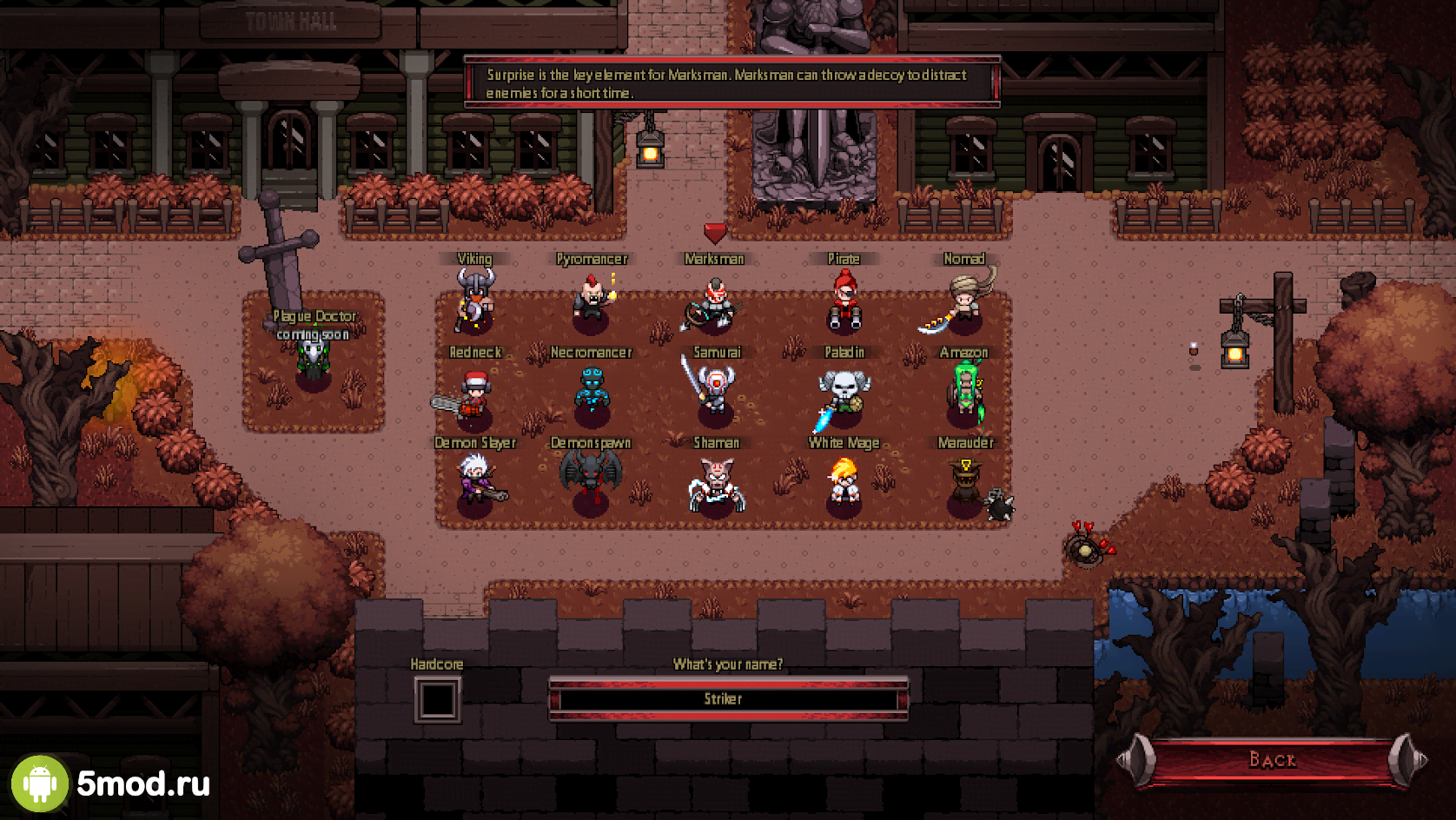The image size is (1456, 820).
Task: Choose the Nomad character
Action: tap(962, 301)
